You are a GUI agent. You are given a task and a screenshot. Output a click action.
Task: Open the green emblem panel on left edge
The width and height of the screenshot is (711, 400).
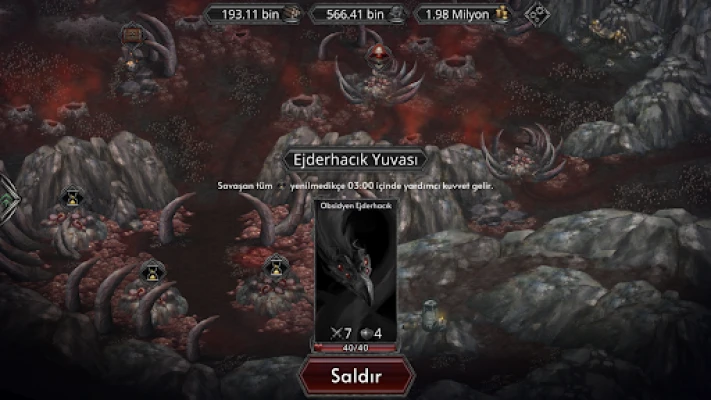tap(5, 199)
